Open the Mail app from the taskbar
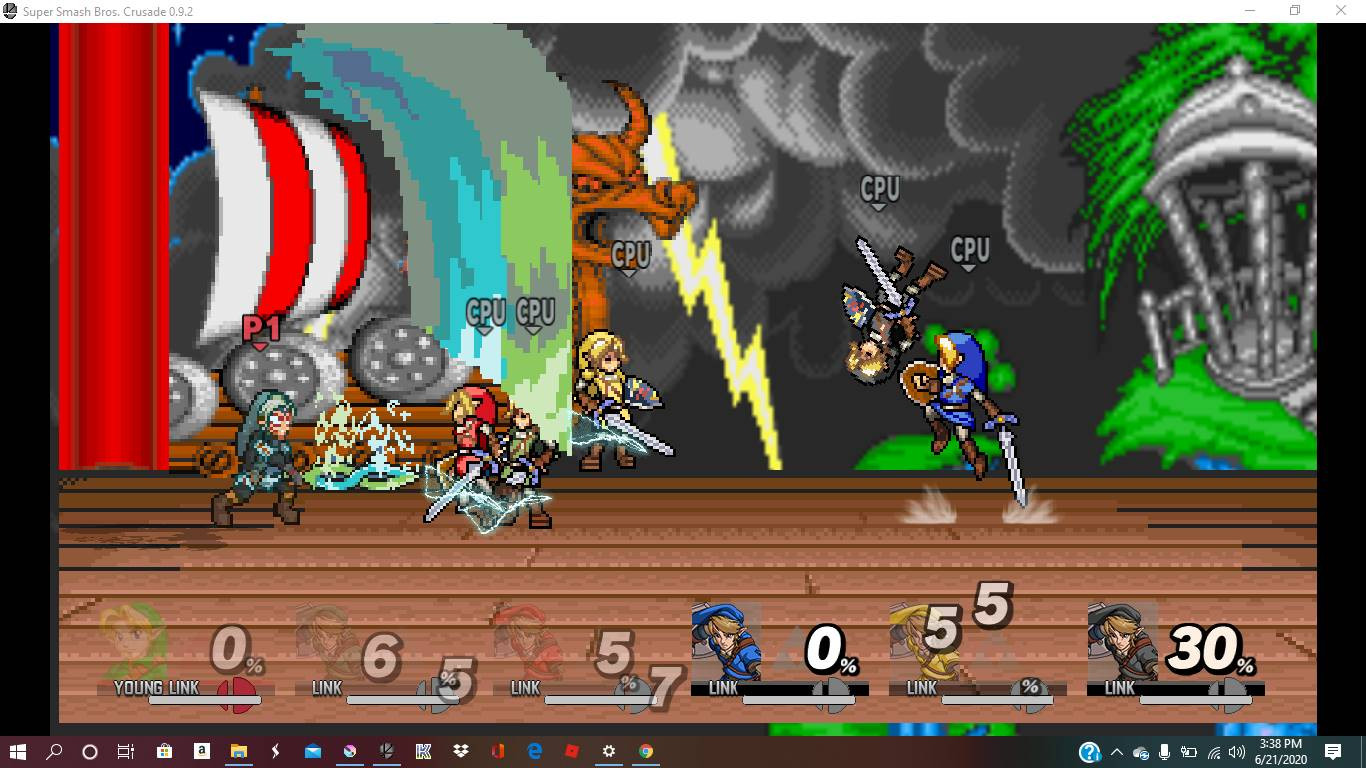The image size is (1366, 768). (310, 752)
